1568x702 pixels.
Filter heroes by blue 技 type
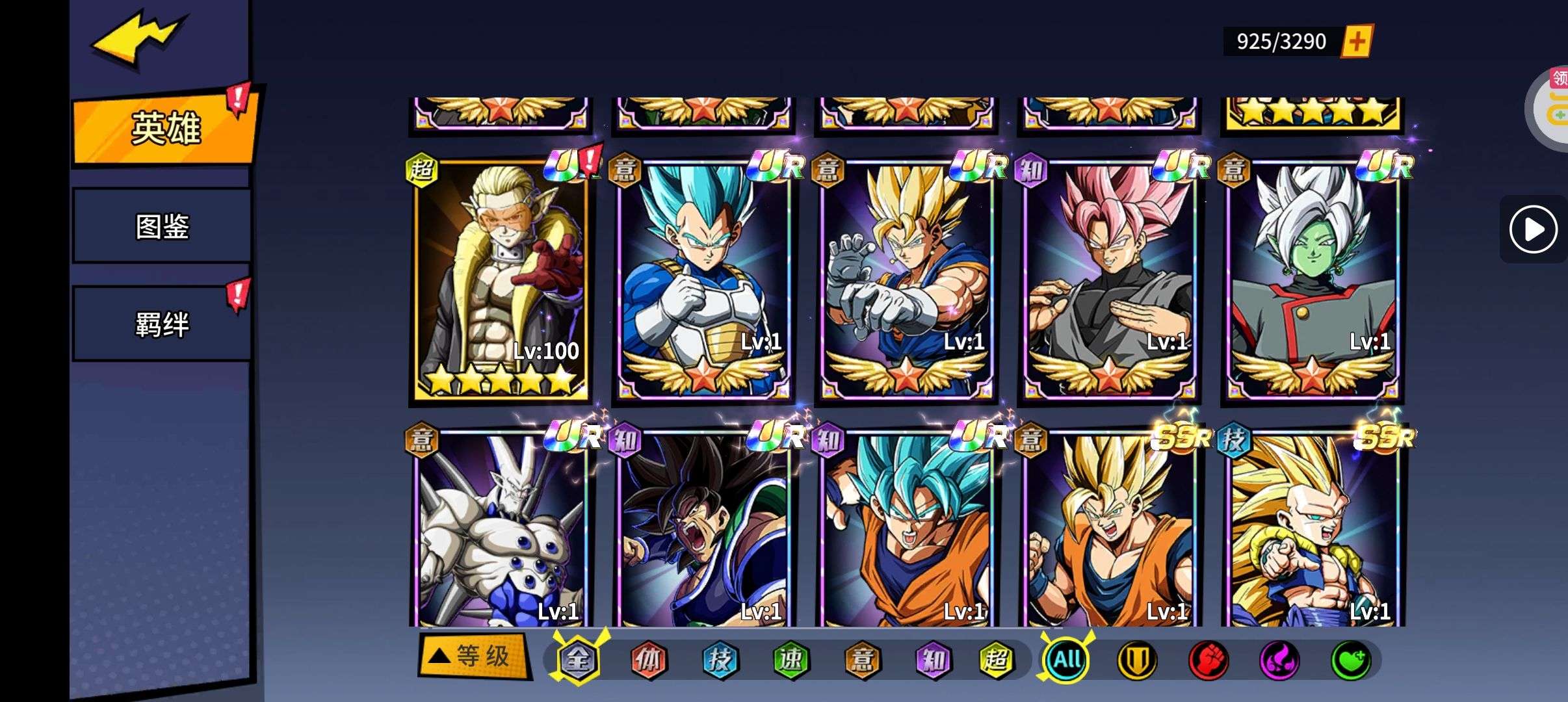tap(720, 660)
